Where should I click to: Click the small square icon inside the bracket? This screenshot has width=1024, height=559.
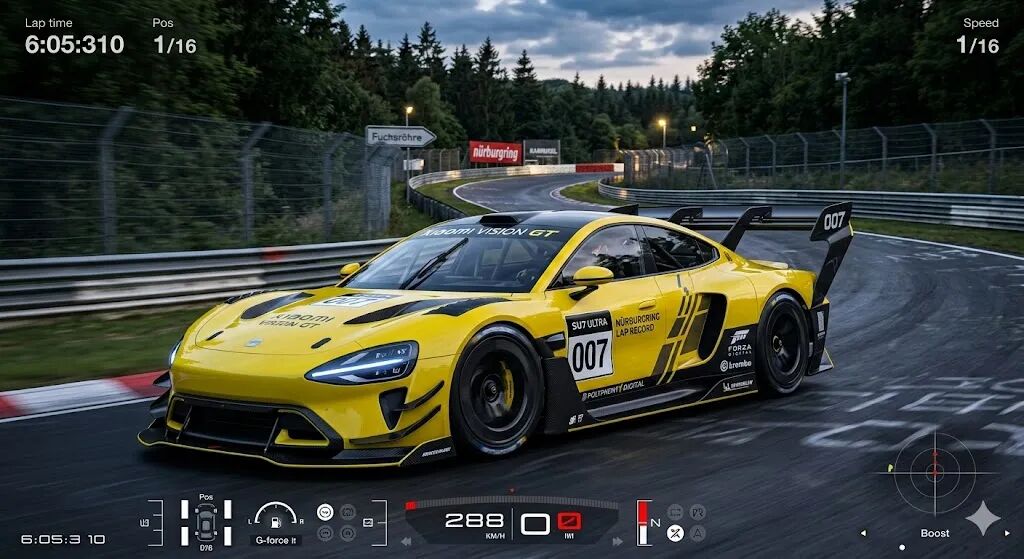tap(367, 523)
